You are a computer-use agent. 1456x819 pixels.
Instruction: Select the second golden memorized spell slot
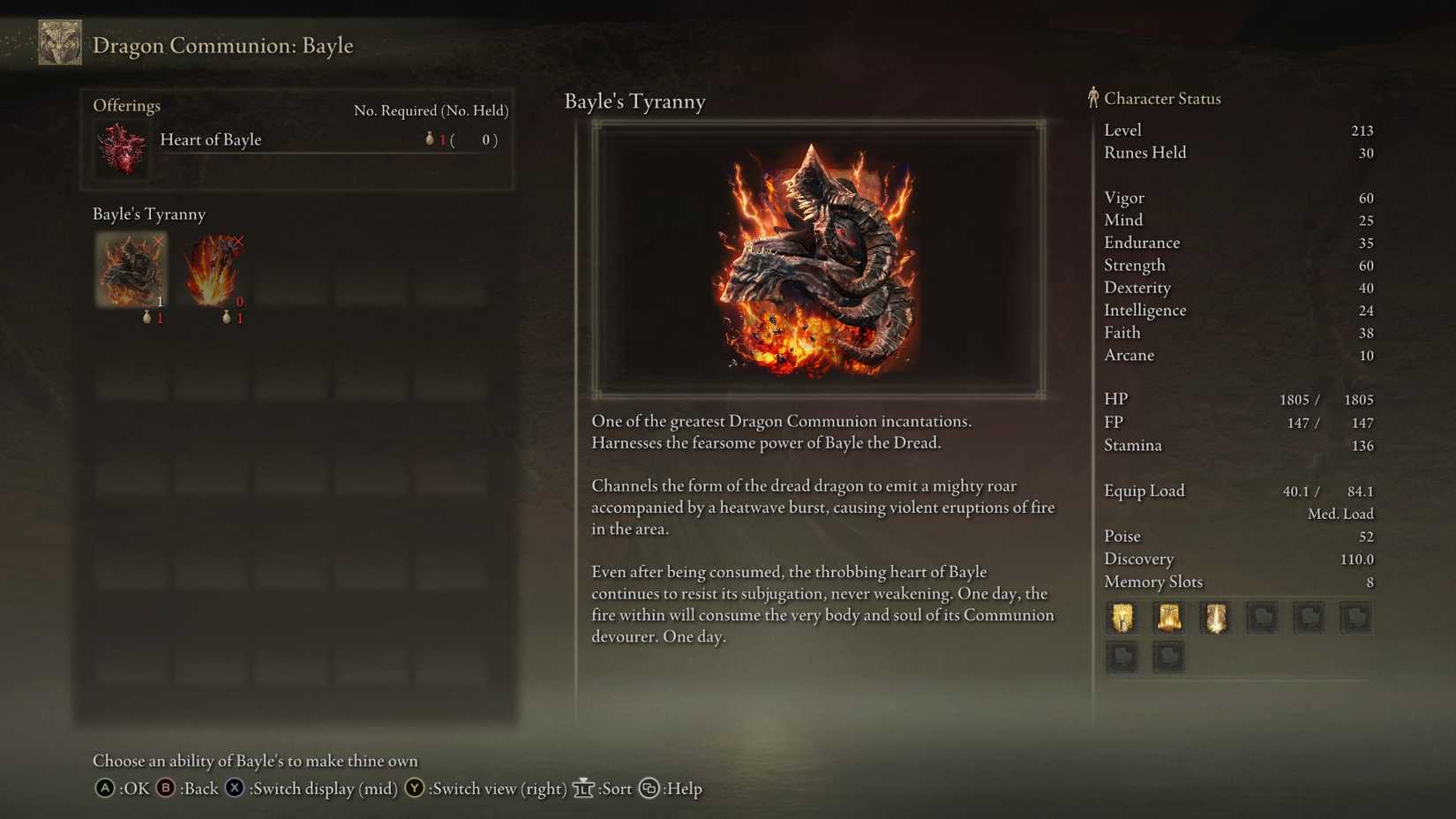click(x=1168, y=618)
